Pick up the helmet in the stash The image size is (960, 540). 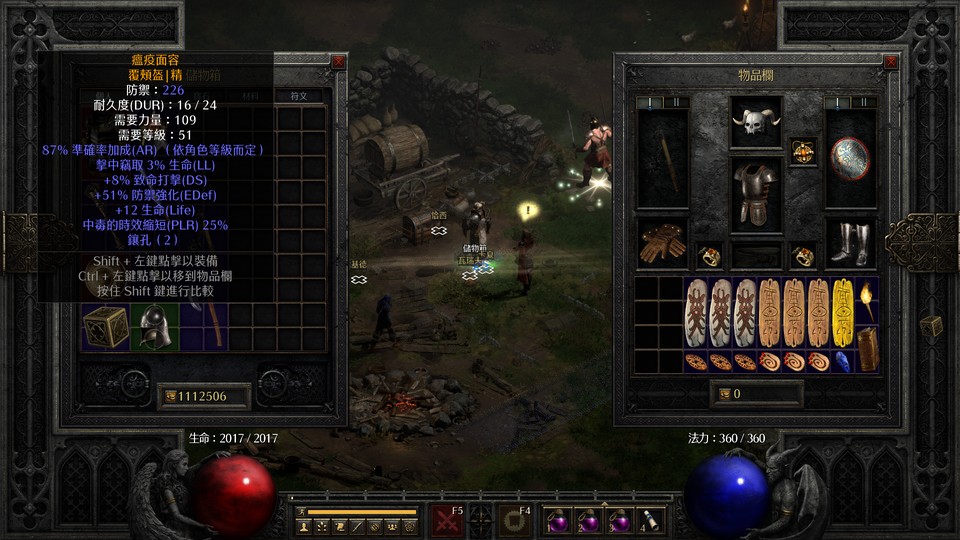click(x=155, y=326)
